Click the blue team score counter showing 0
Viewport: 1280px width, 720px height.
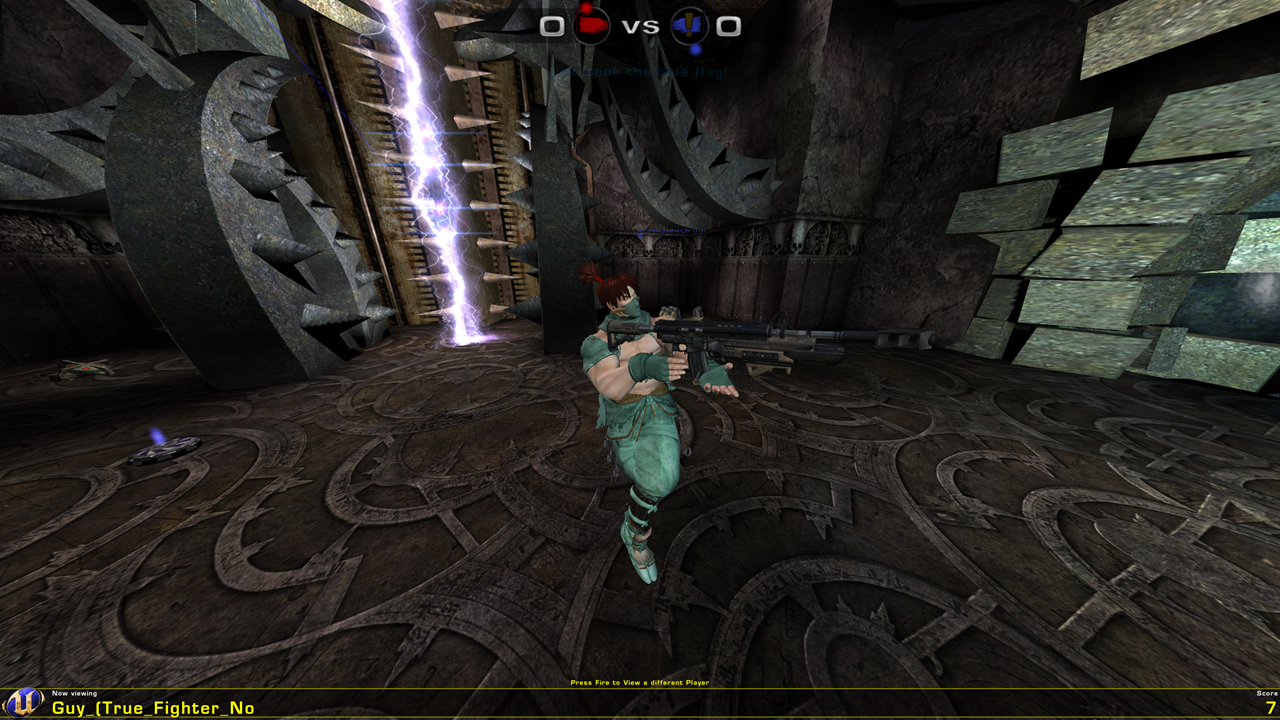730,27
